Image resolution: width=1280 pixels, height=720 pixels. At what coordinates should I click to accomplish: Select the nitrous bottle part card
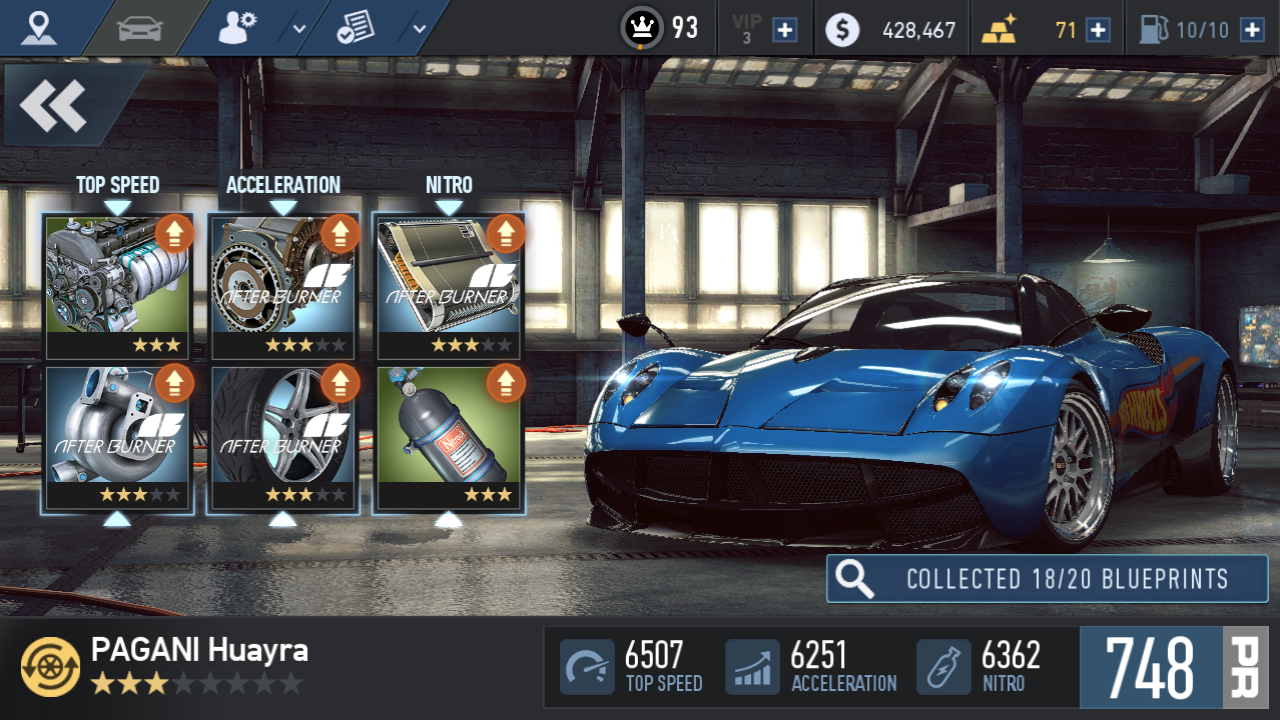point(448,438)
